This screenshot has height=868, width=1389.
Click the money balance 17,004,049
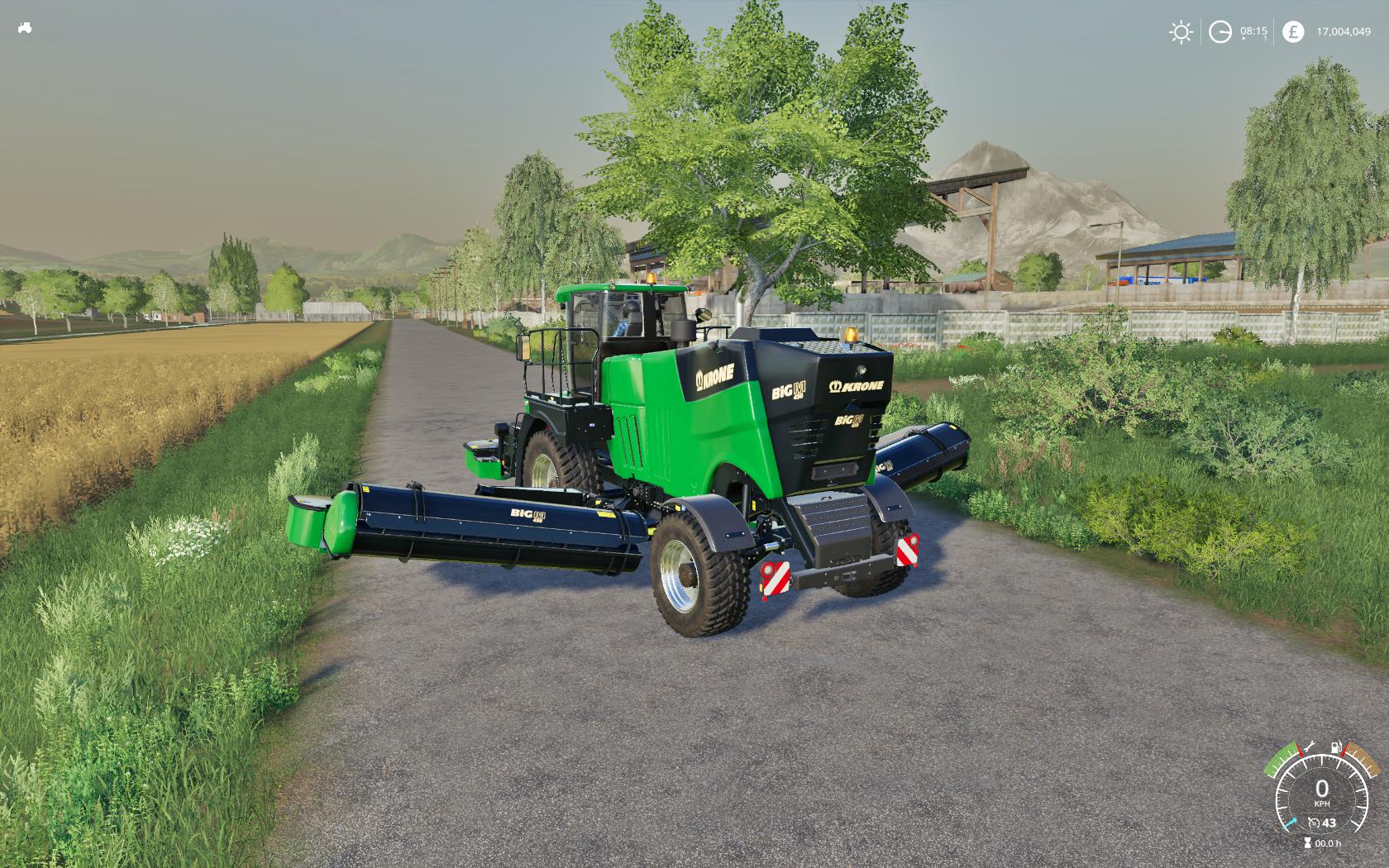pos(1344,31)
